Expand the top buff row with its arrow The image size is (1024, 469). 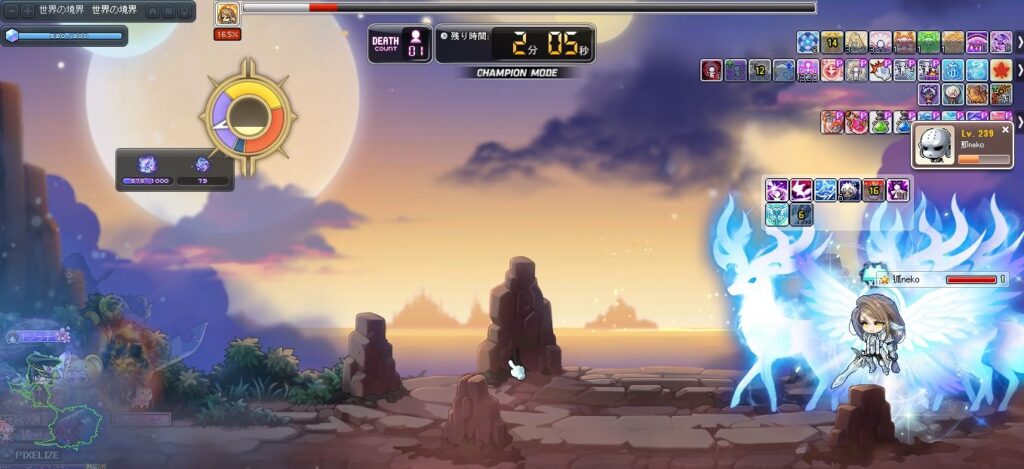pos(1019,42)
